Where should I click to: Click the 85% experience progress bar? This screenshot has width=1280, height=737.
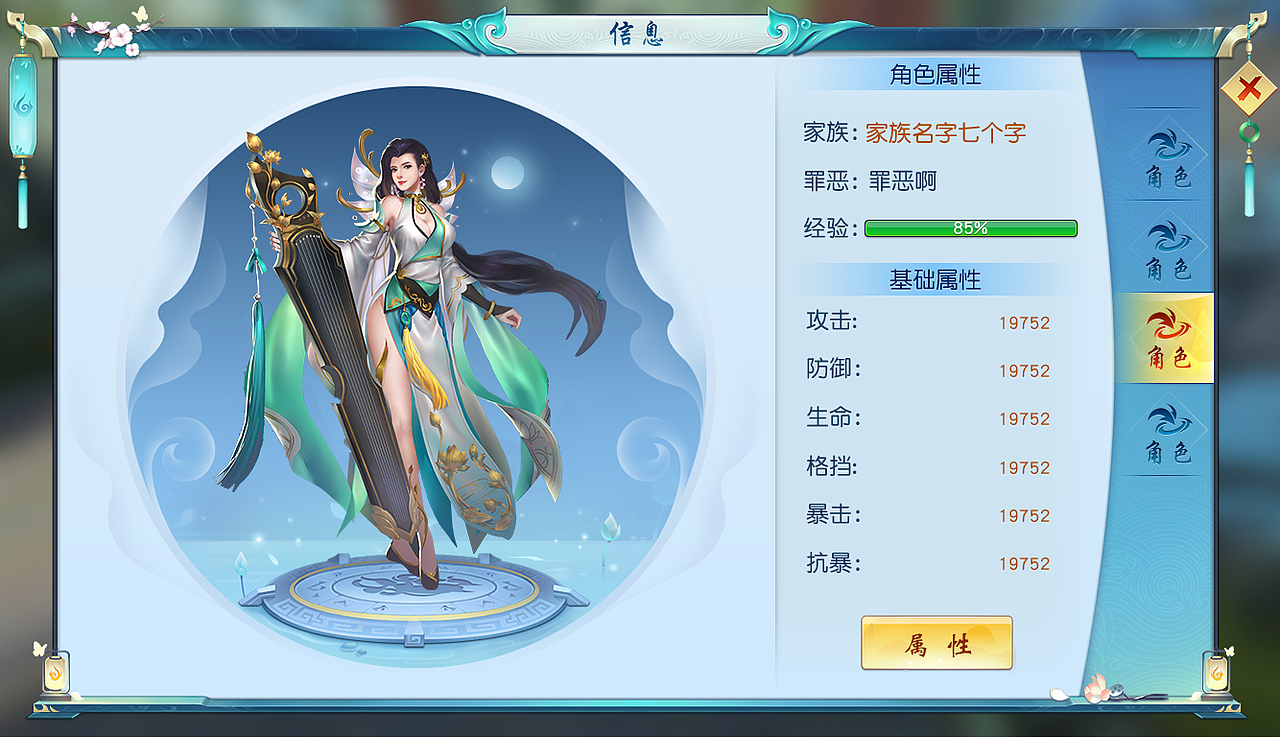coord(969,228)
